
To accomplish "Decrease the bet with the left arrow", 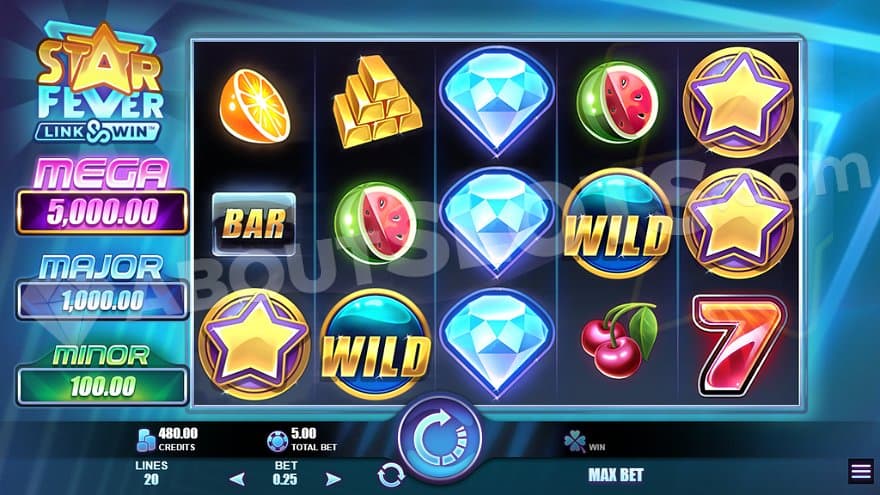I will pyautogui.click(x=237, y=478).
